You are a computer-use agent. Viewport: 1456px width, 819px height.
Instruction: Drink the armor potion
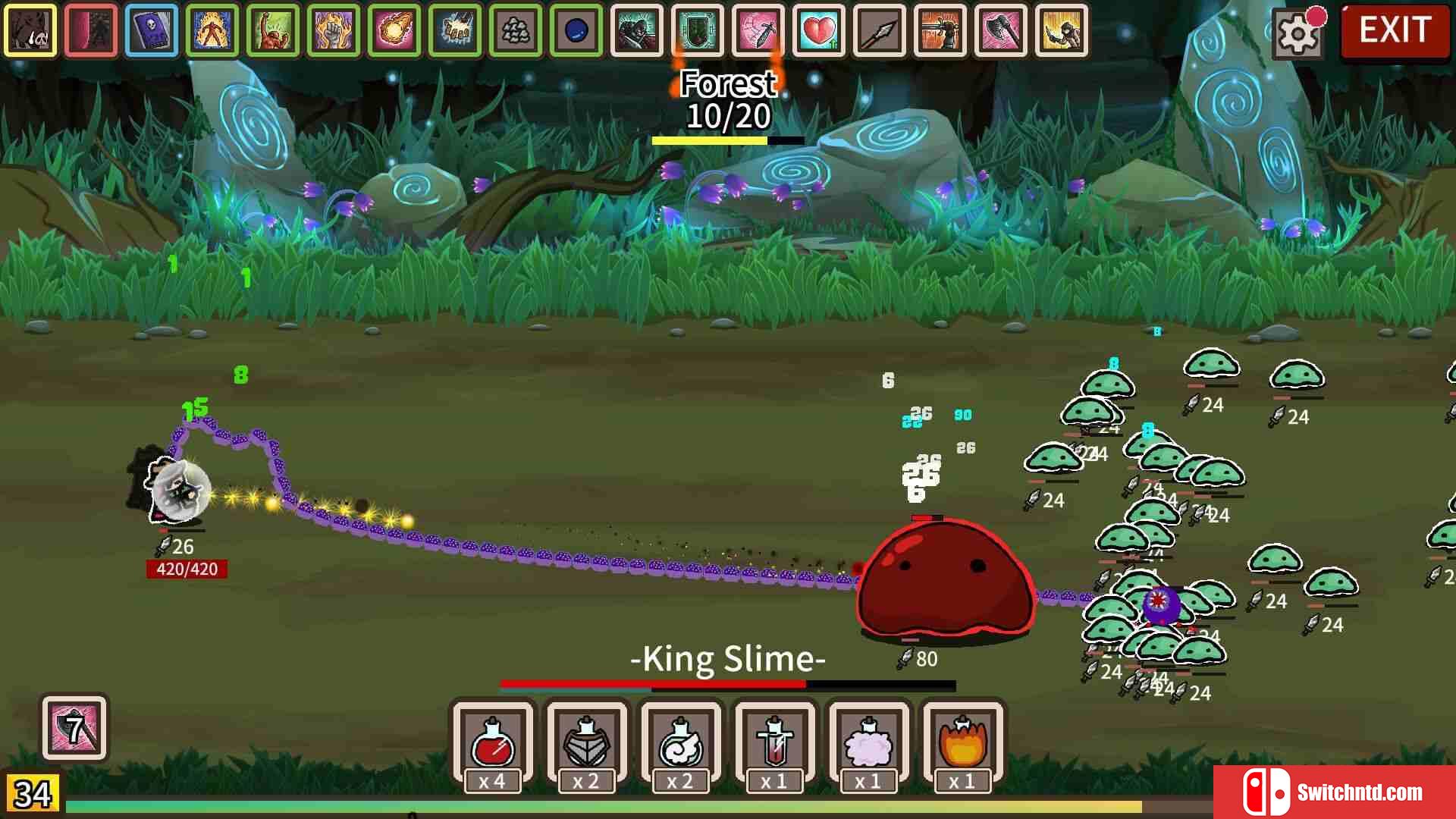click(587, 744)
